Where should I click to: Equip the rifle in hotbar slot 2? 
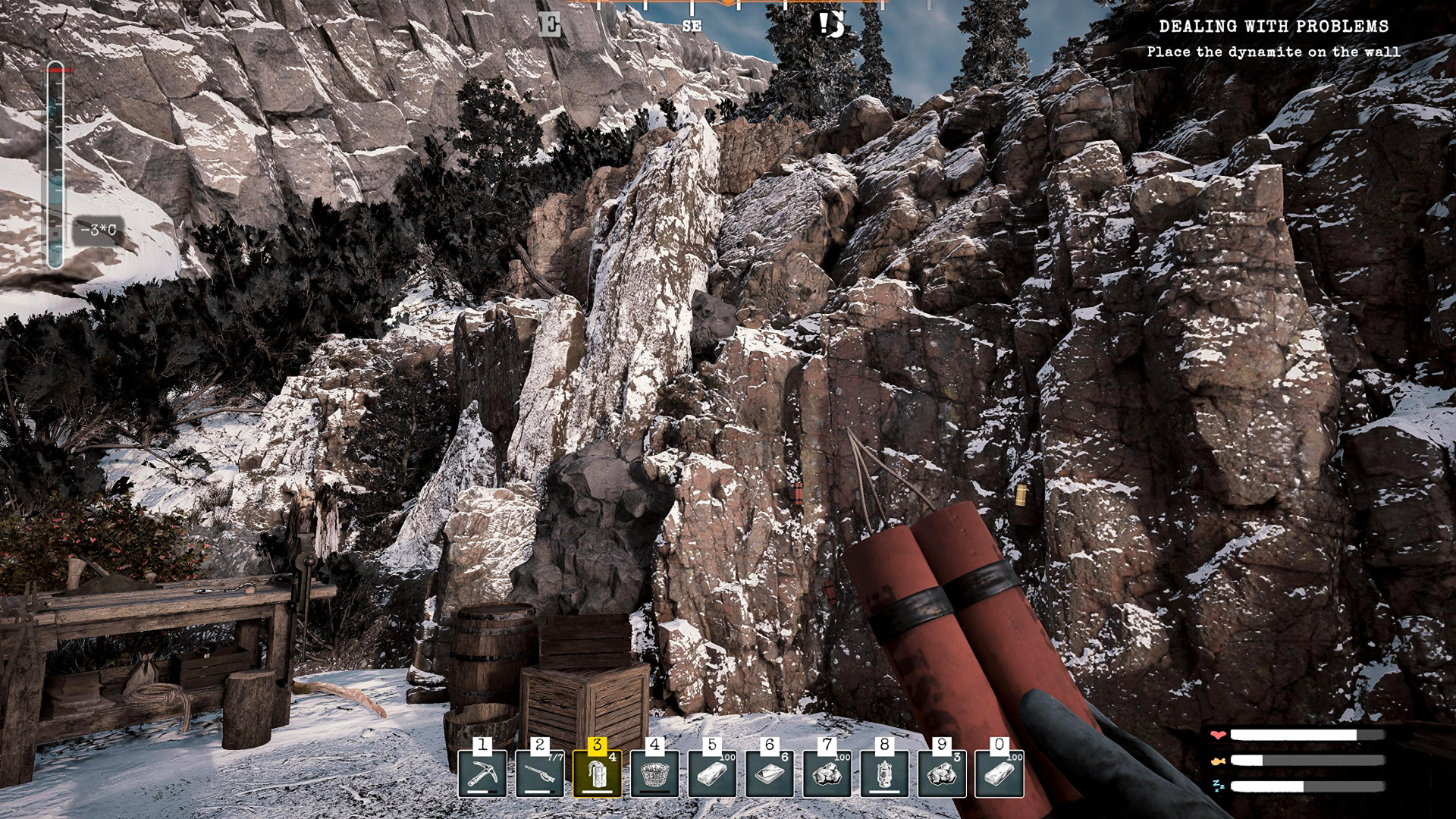click(x=540, y=773)
